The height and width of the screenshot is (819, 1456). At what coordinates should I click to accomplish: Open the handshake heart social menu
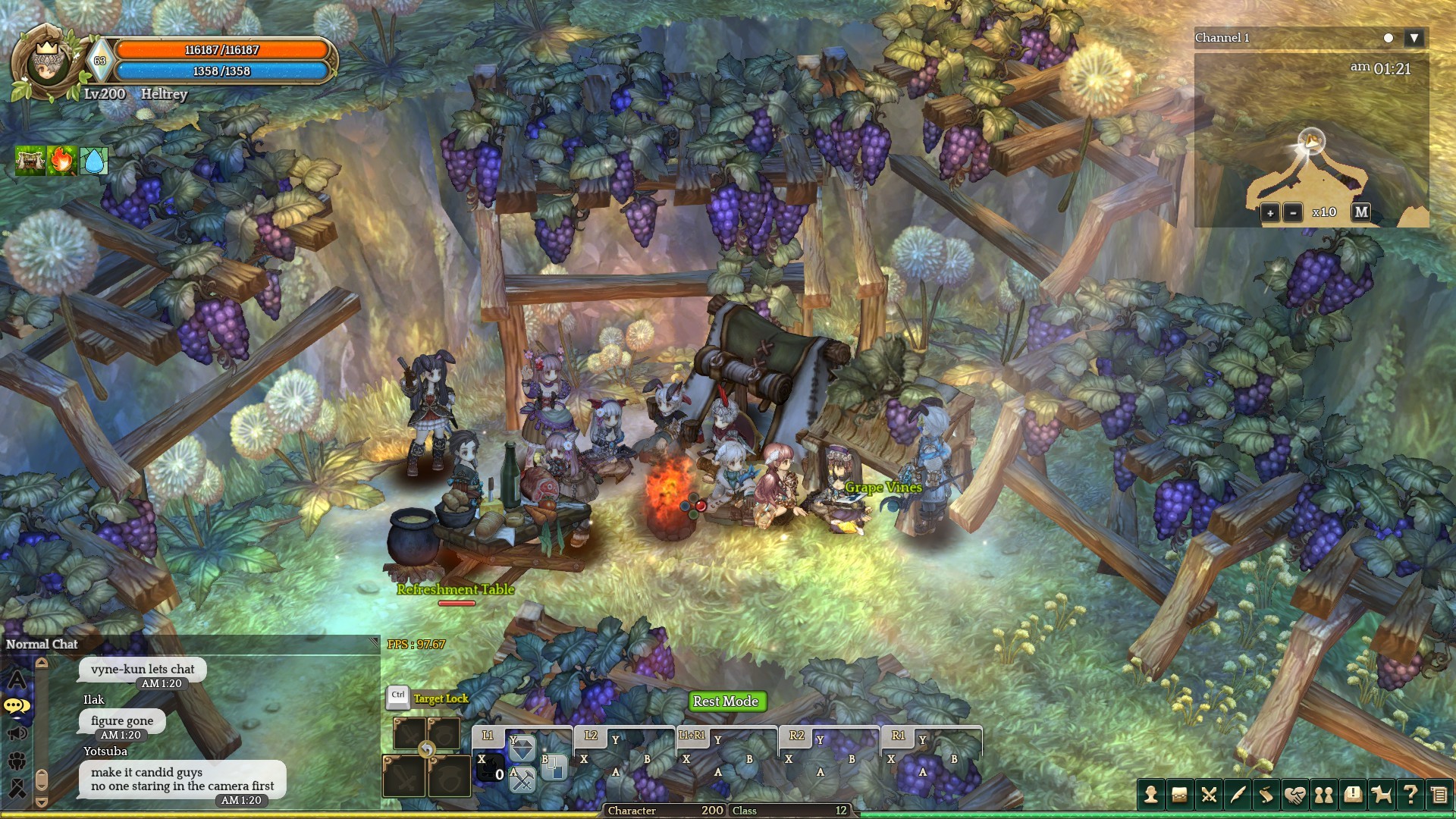click(1295, 794)
